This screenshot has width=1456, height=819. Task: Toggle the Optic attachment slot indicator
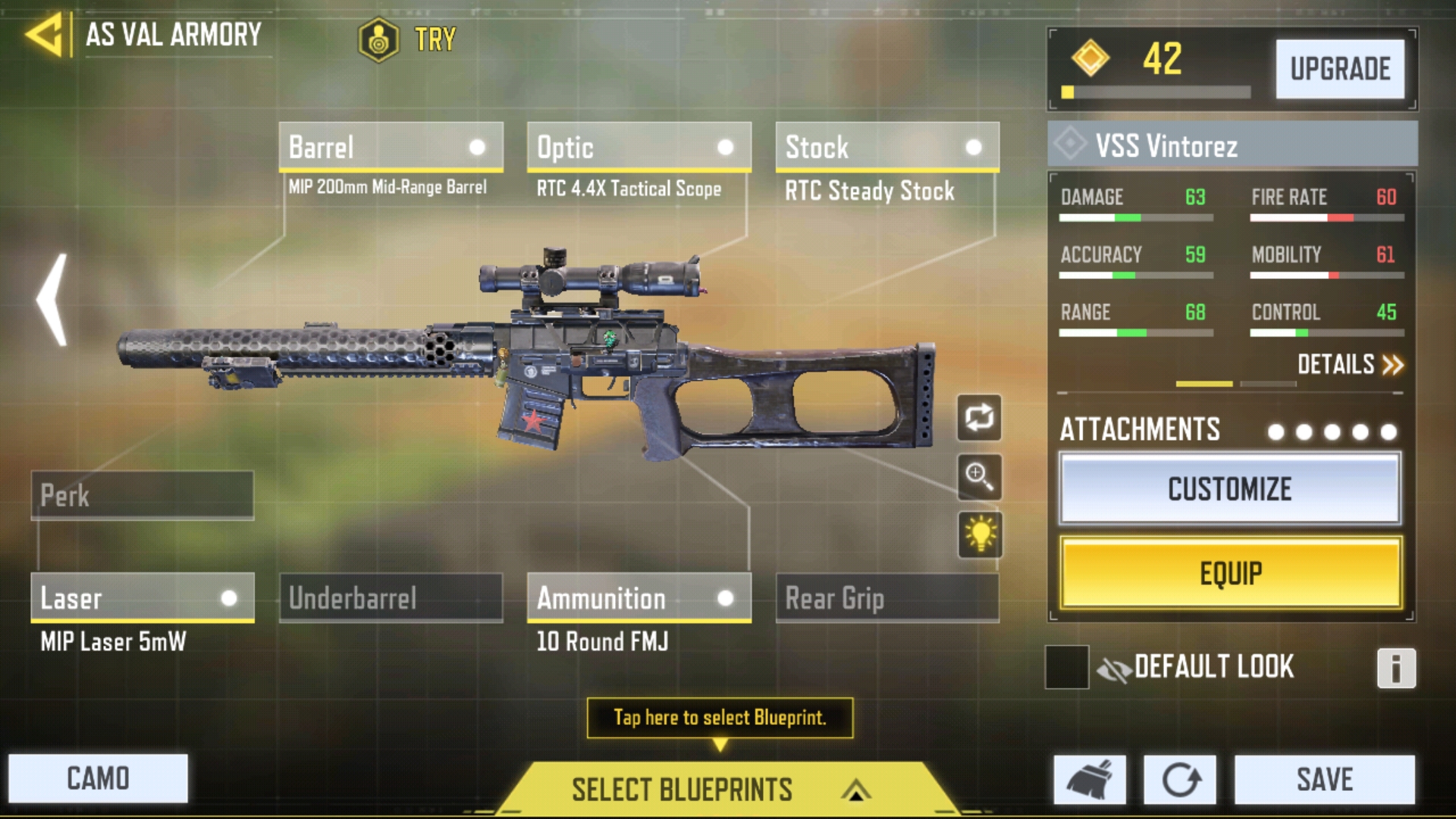click(726, 147)
